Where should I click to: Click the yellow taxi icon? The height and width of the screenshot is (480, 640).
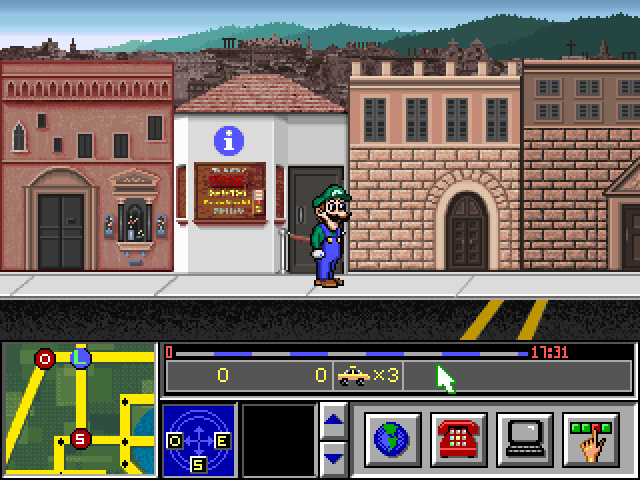click(352, 375)
